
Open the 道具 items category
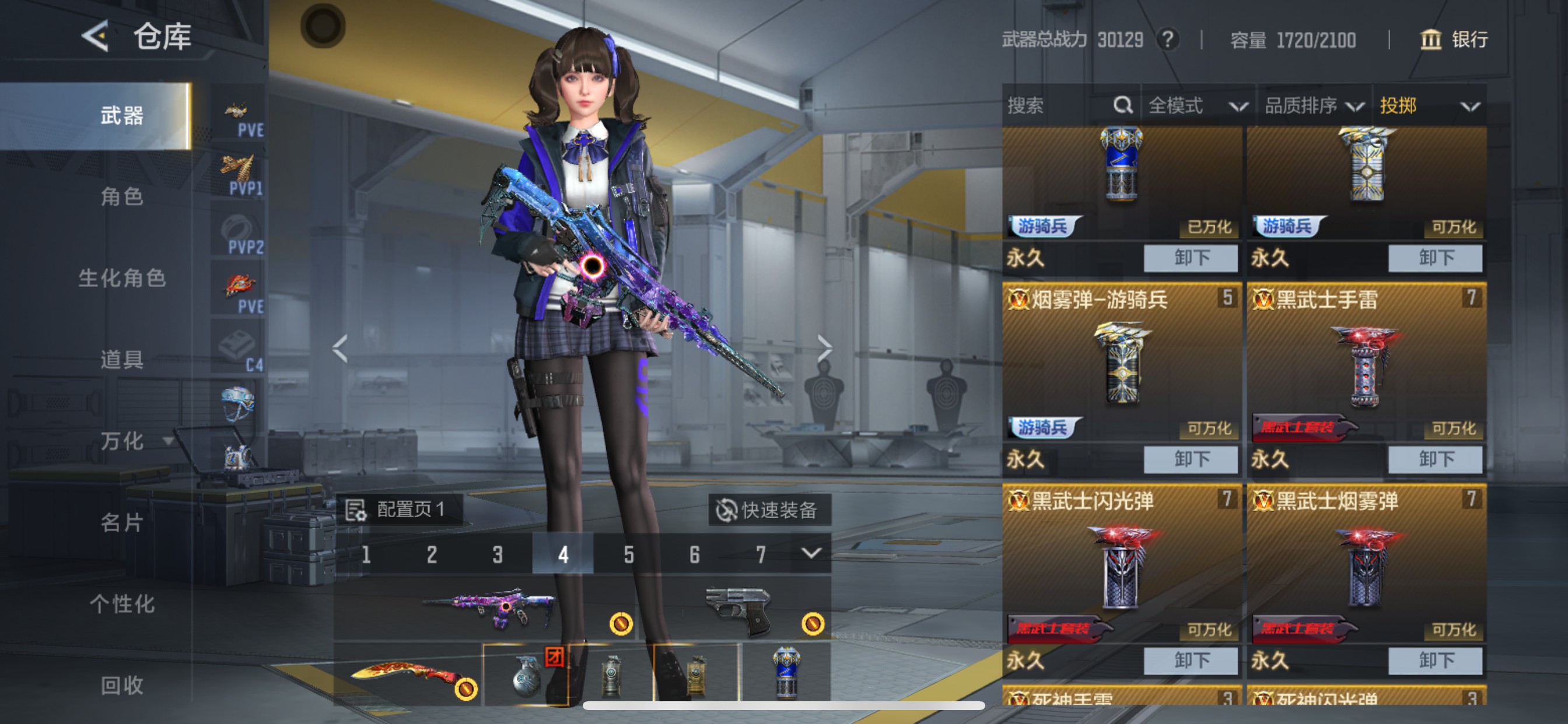pyautogui.click(x=122, y=360)
